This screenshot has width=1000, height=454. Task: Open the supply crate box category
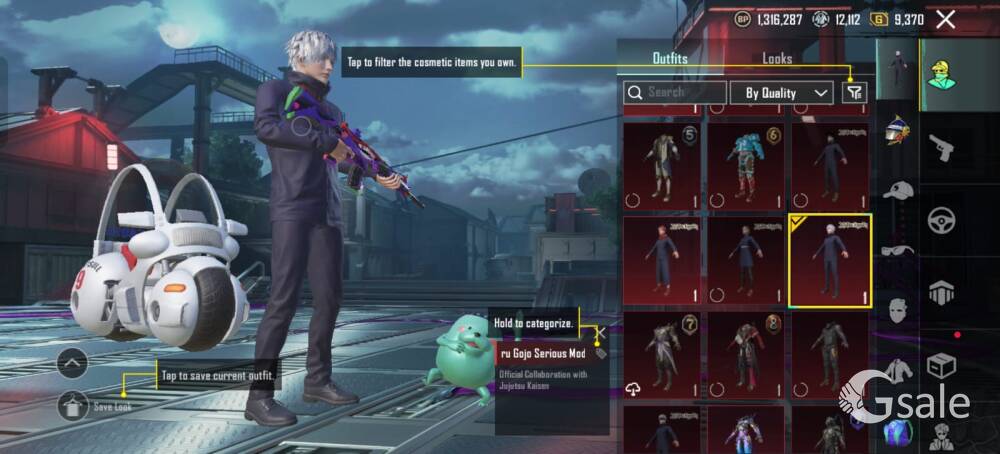(941, 365)
